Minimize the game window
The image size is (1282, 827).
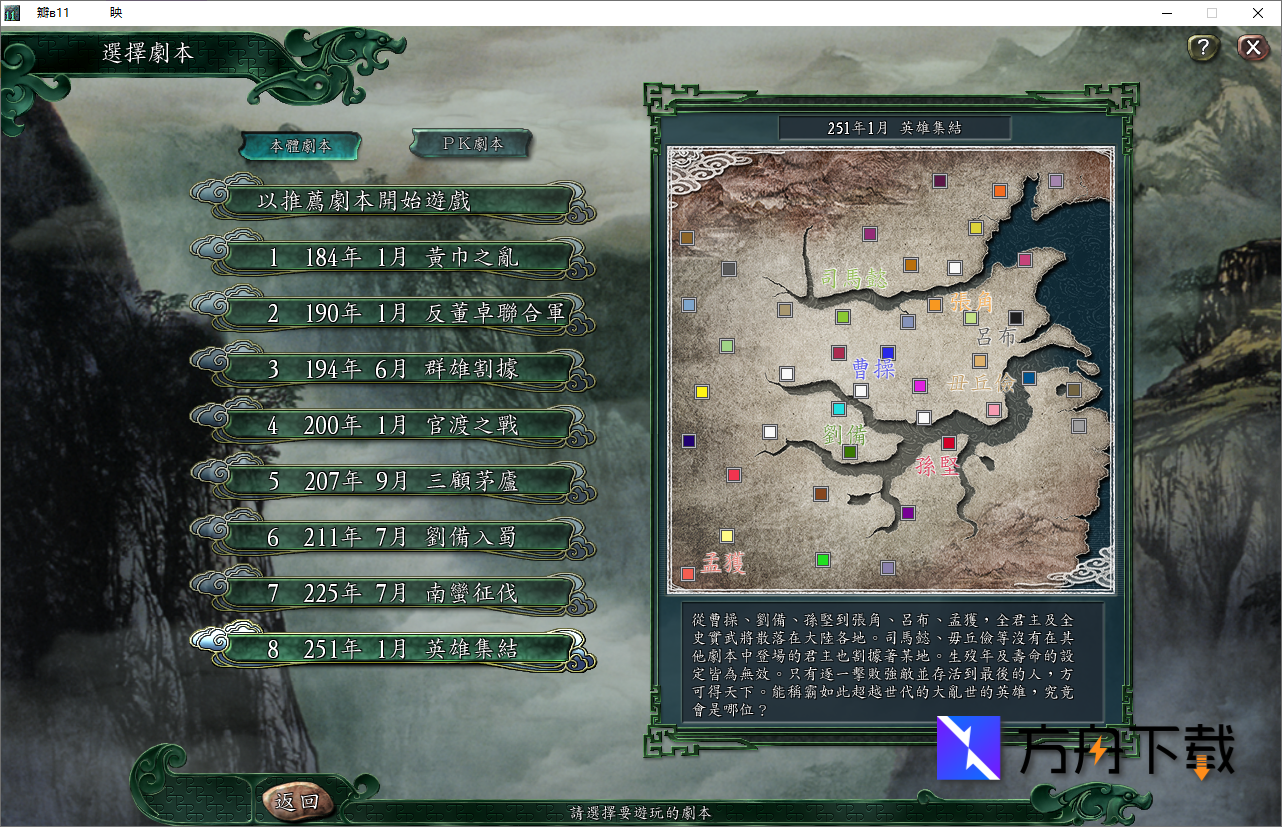pos(1167,13)
